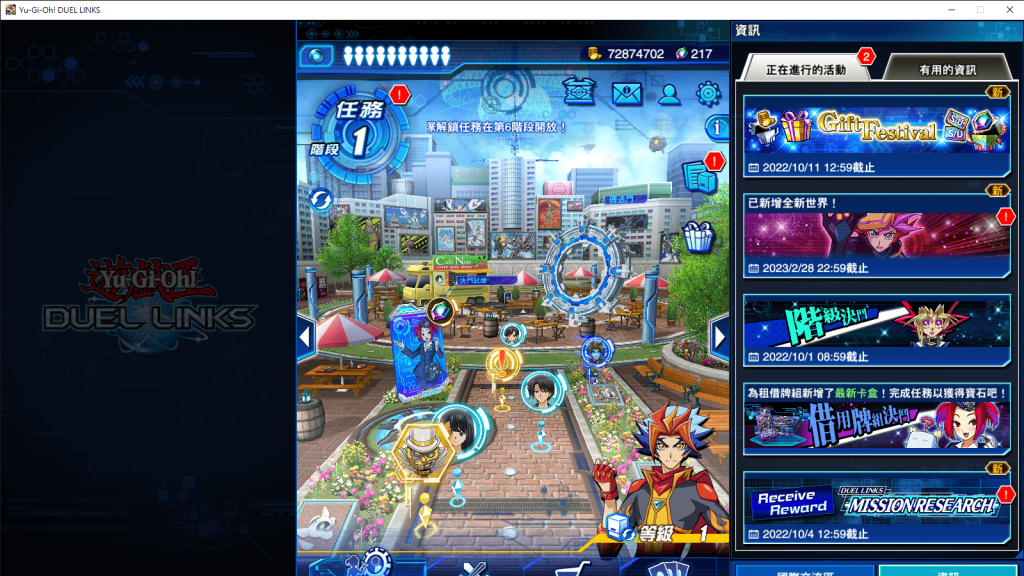Open the mailbox envelope icon
Viewport: 1024px width, 576px height.
(627, 94)
